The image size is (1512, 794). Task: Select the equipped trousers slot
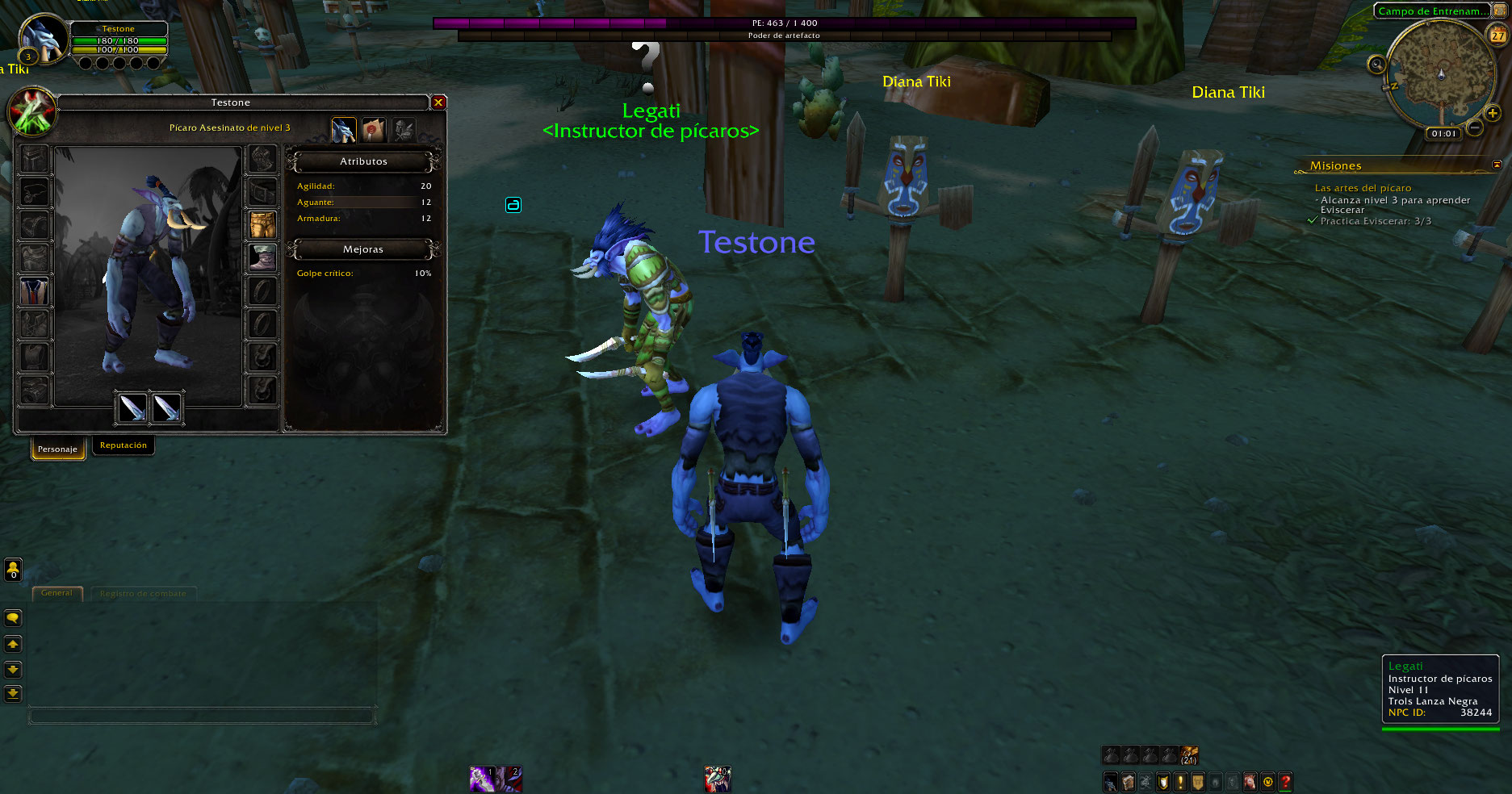pyautogui.click(x=262, y=225)
